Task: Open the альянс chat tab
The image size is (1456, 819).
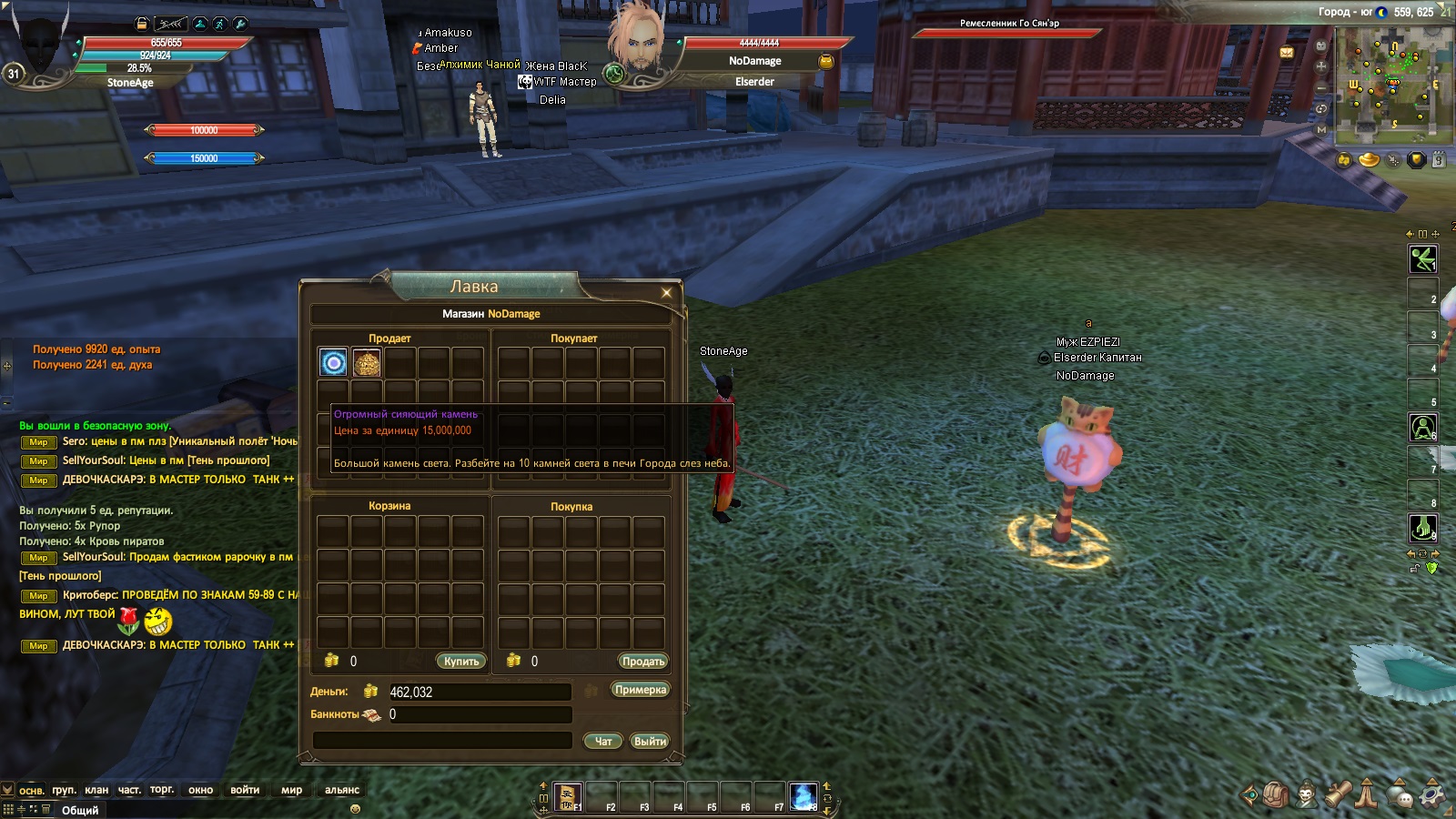Action: tap(342, 790)
